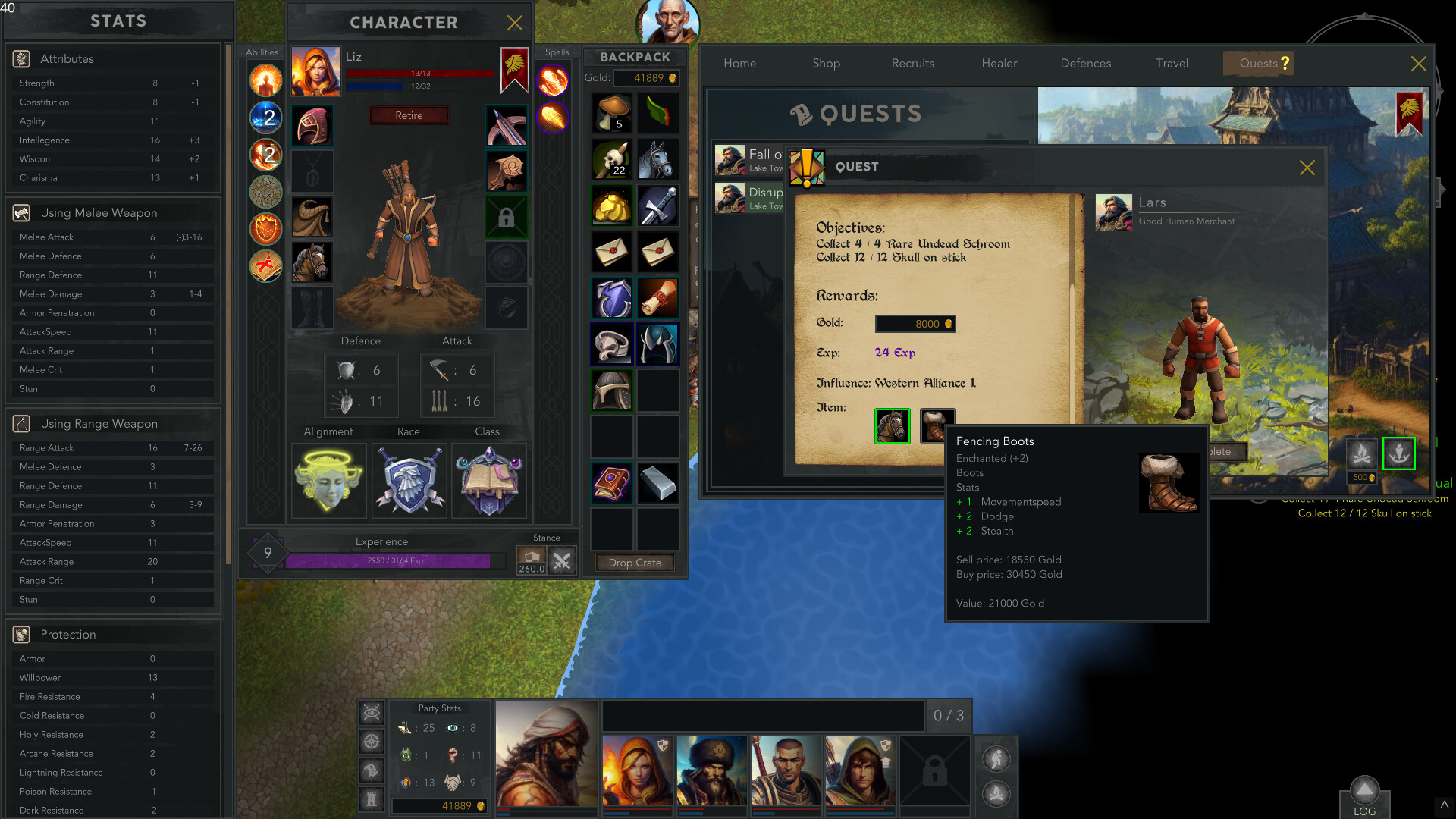Screen dimensions: 1456x819
Task: Click the Skull on stick item in backpack
Action: pyautogui.click(x=612, y=160)
